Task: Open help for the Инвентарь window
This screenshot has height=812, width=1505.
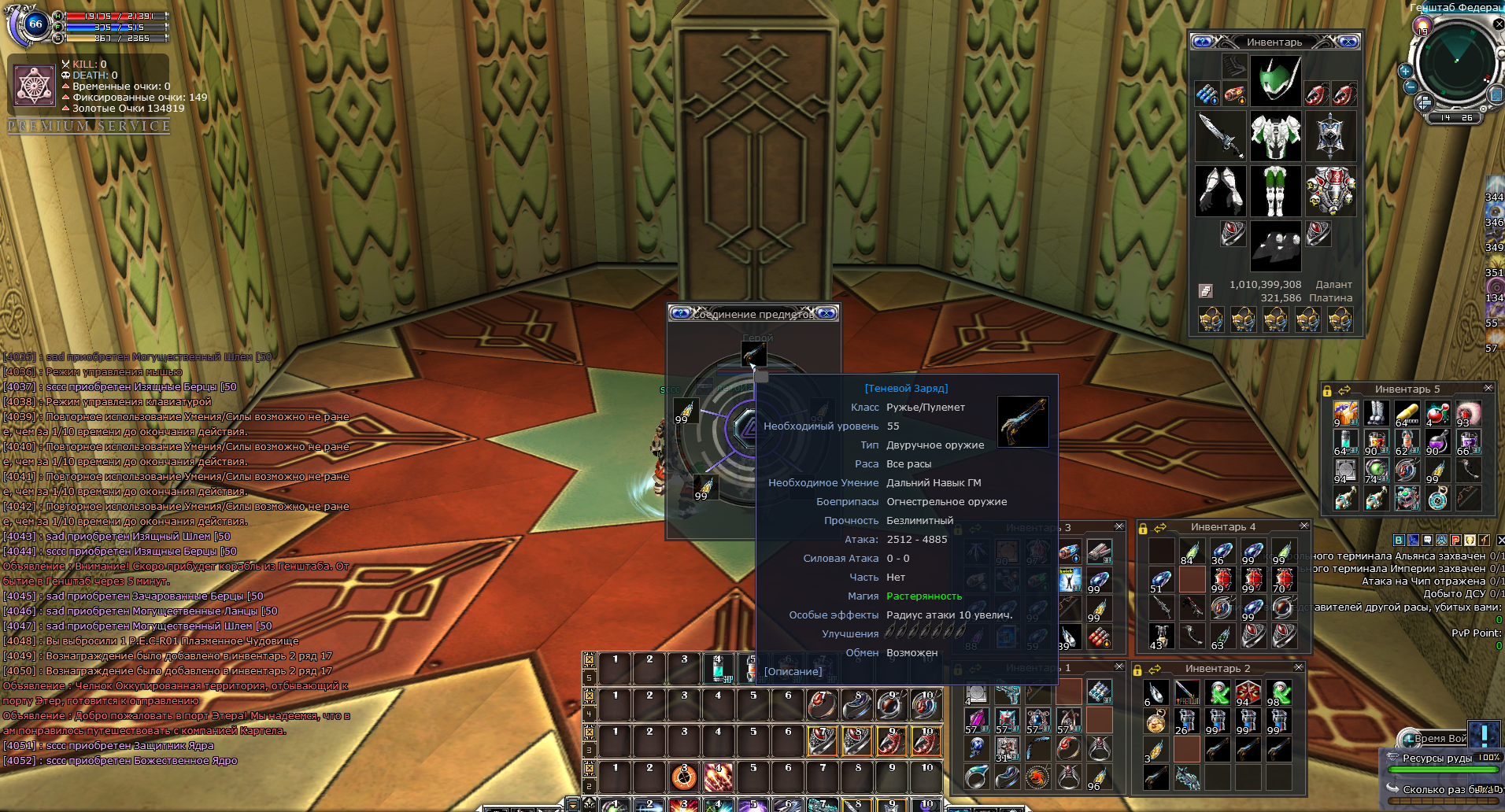Action: coord(1201,42)
